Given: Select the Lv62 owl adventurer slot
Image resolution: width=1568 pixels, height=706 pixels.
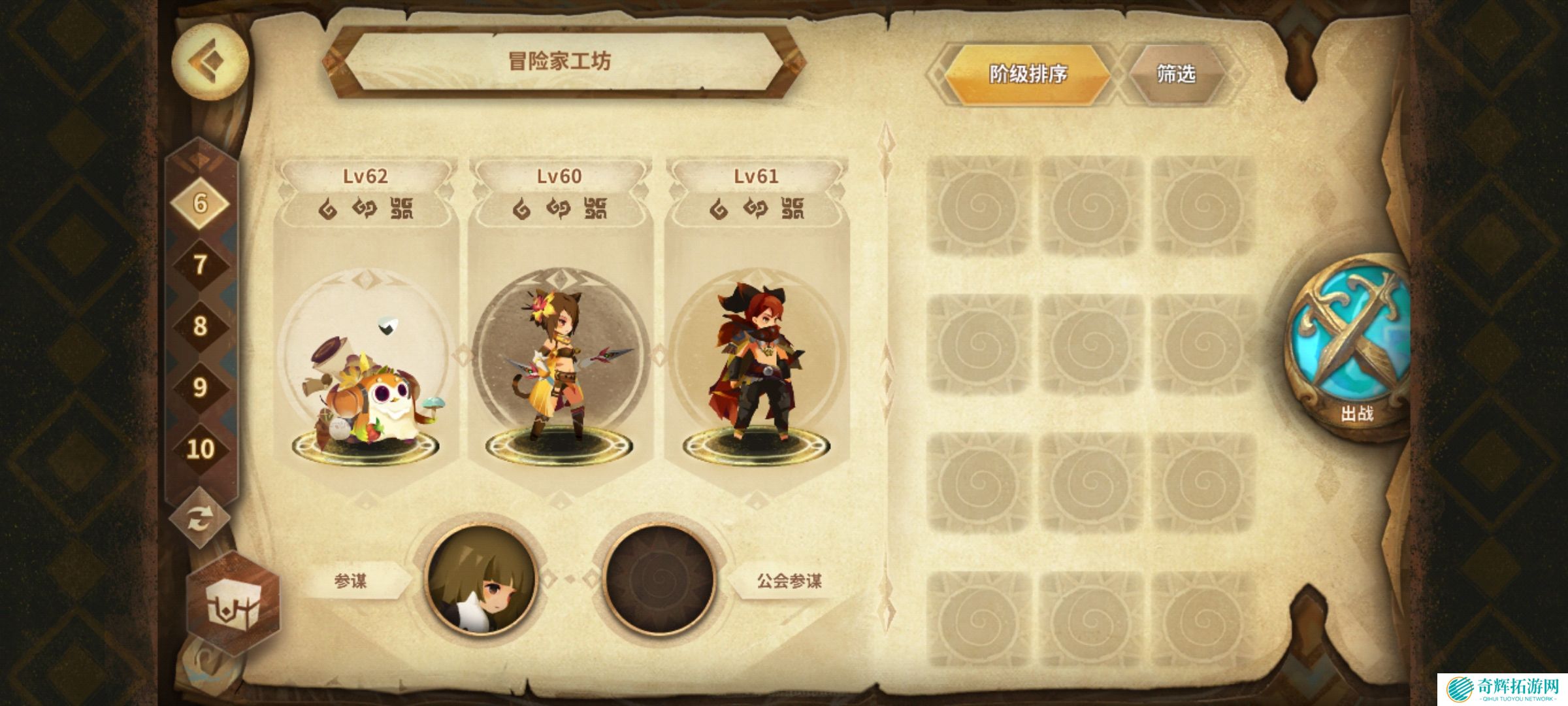Looking at the screenshot, I should [x=366, y=366].
